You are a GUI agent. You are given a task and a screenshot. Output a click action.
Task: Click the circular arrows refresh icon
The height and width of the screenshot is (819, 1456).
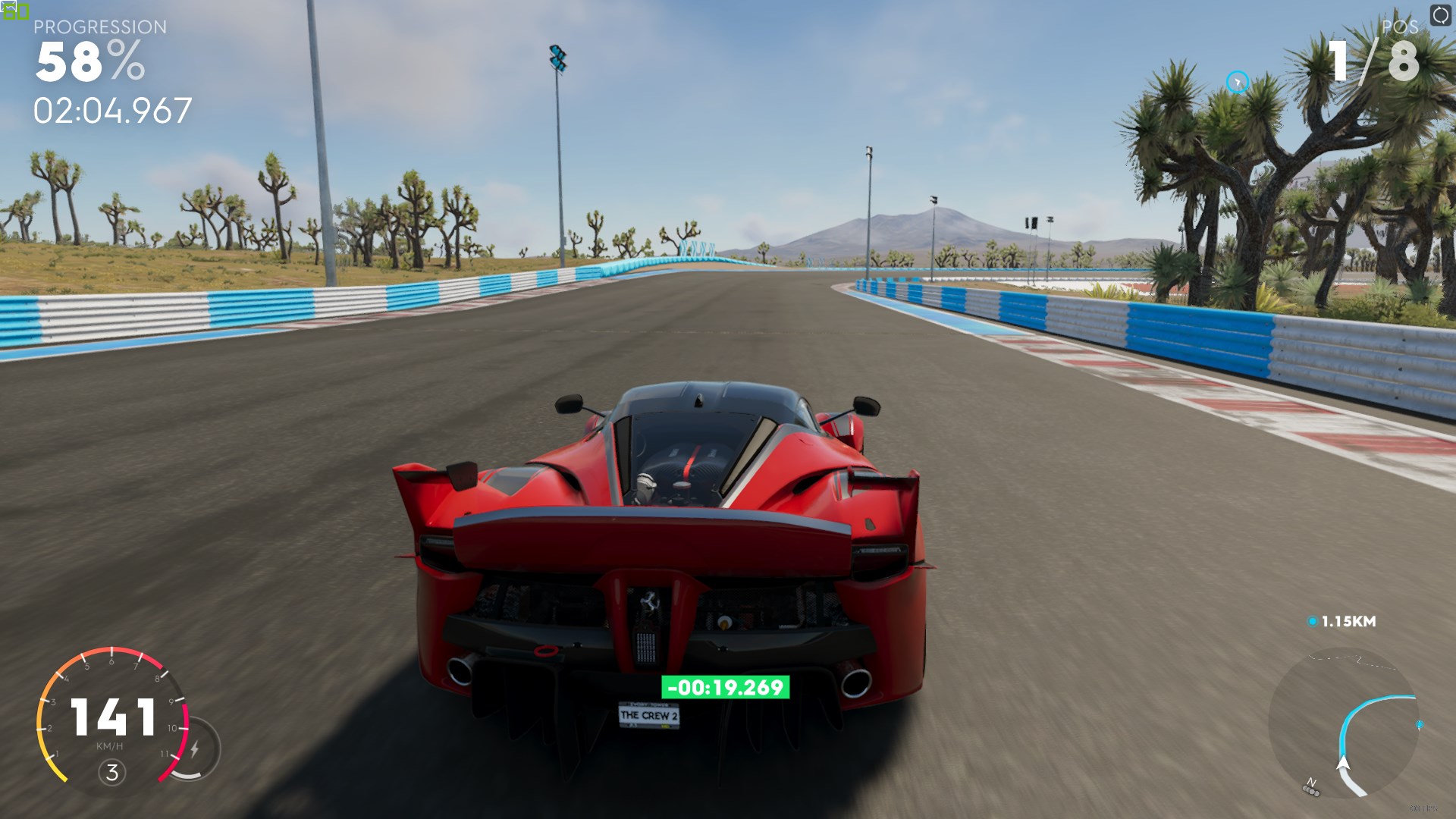(1440, 15)
